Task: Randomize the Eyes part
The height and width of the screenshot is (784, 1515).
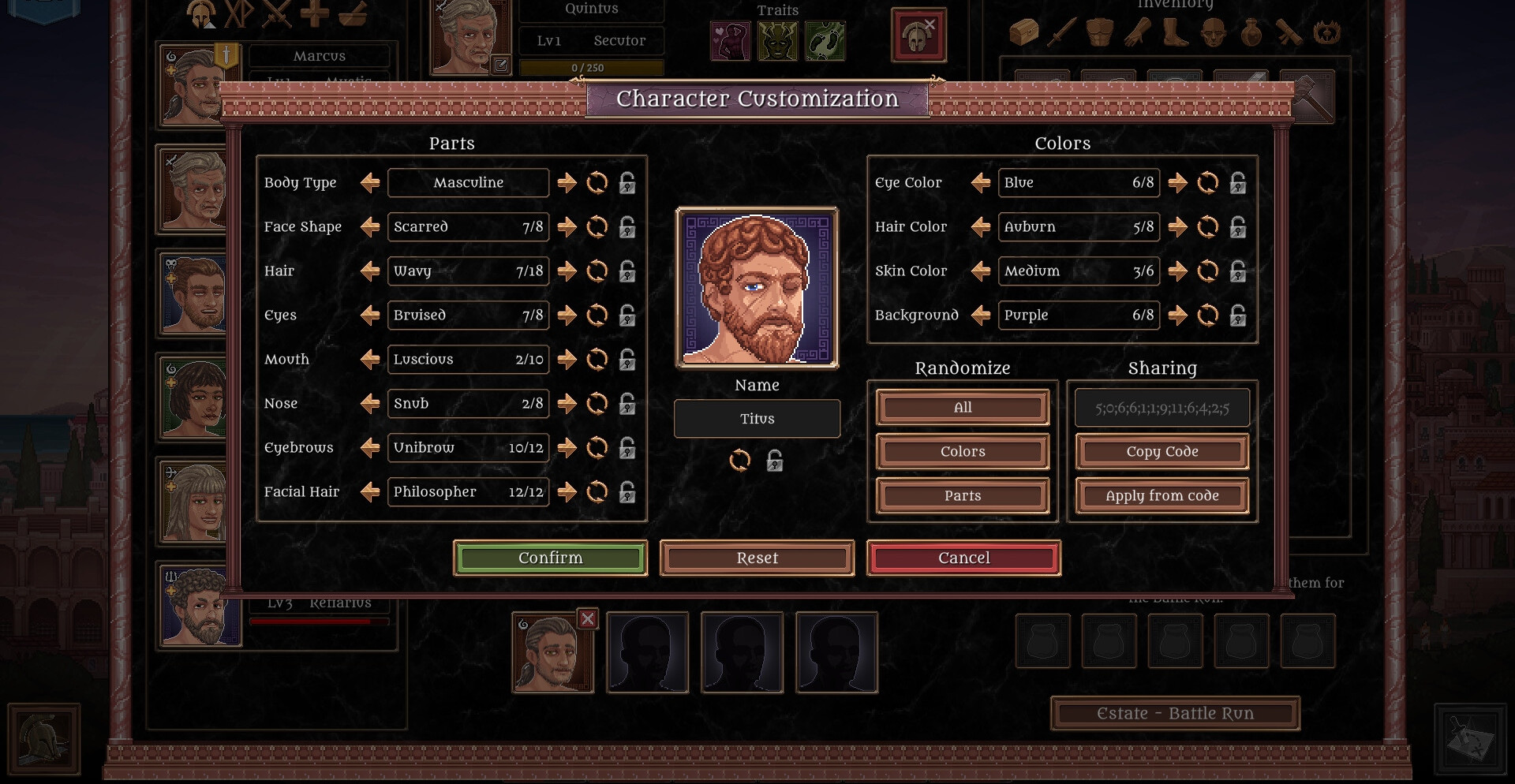Action: coord(597,315)
